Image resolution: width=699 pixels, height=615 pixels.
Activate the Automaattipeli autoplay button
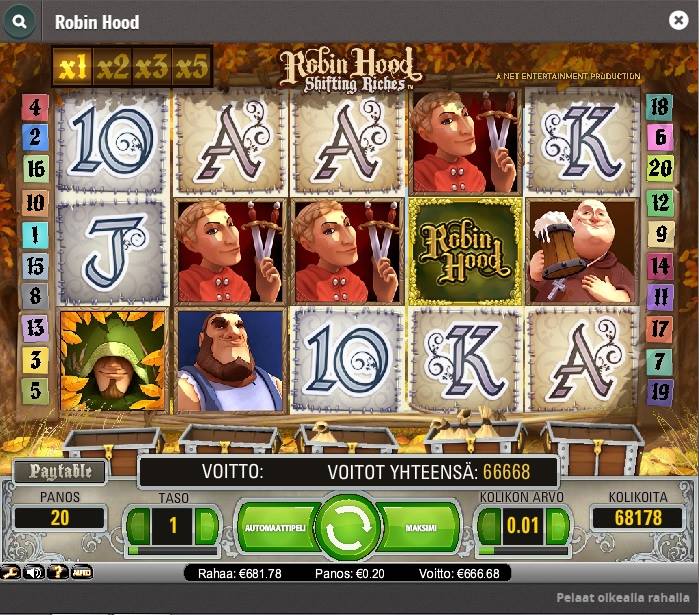[x=273, y=524]
